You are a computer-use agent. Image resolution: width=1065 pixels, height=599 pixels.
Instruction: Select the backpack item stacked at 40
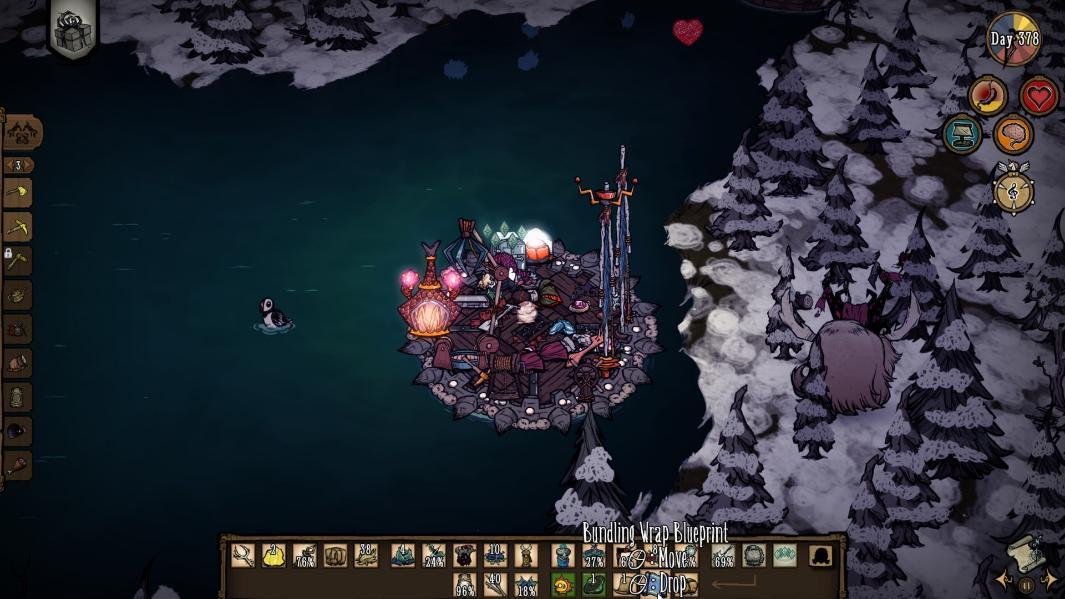click(495, 585)
